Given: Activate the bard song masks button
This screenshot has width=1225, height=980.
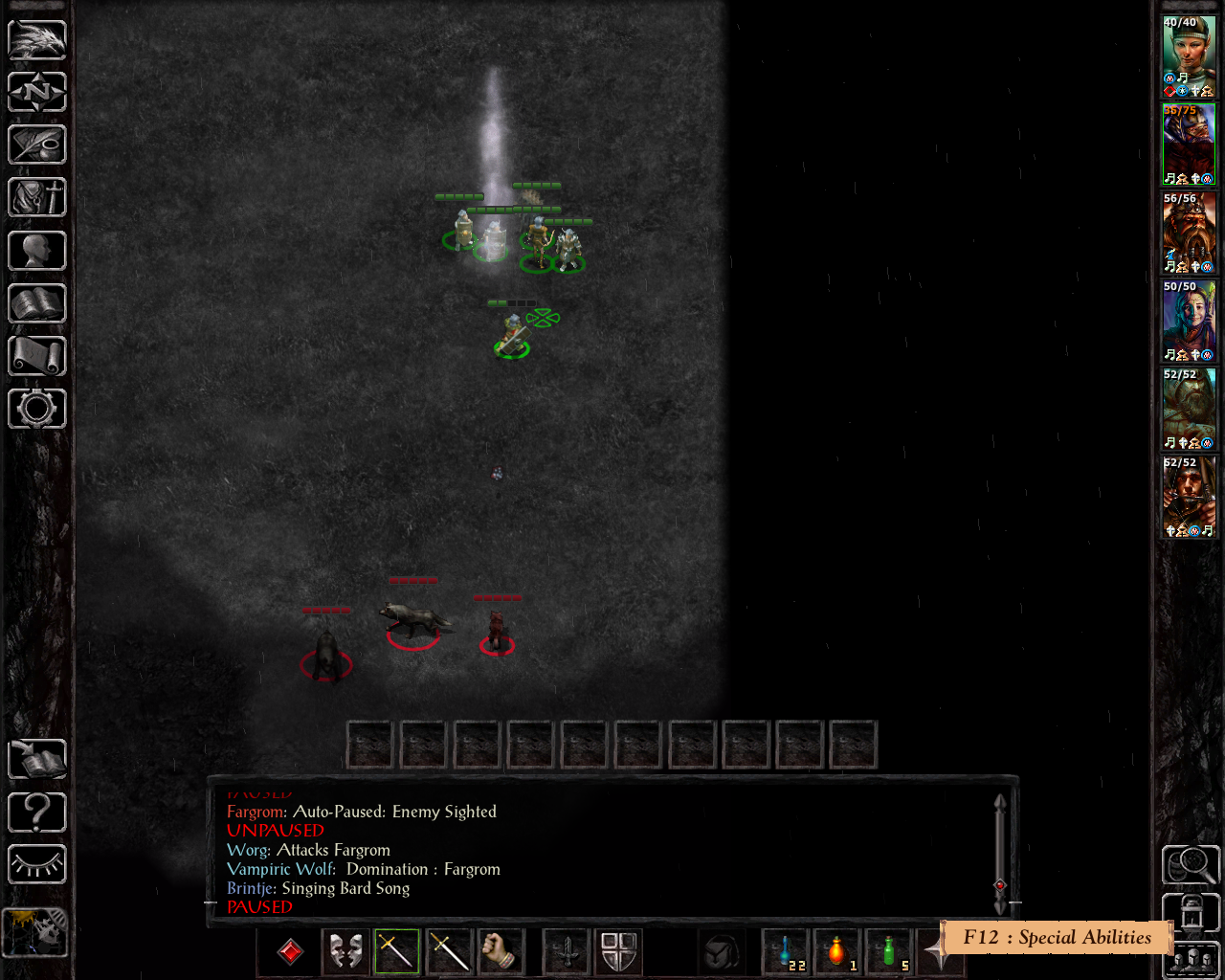Looking at the screenshot, I should [345, 951].
